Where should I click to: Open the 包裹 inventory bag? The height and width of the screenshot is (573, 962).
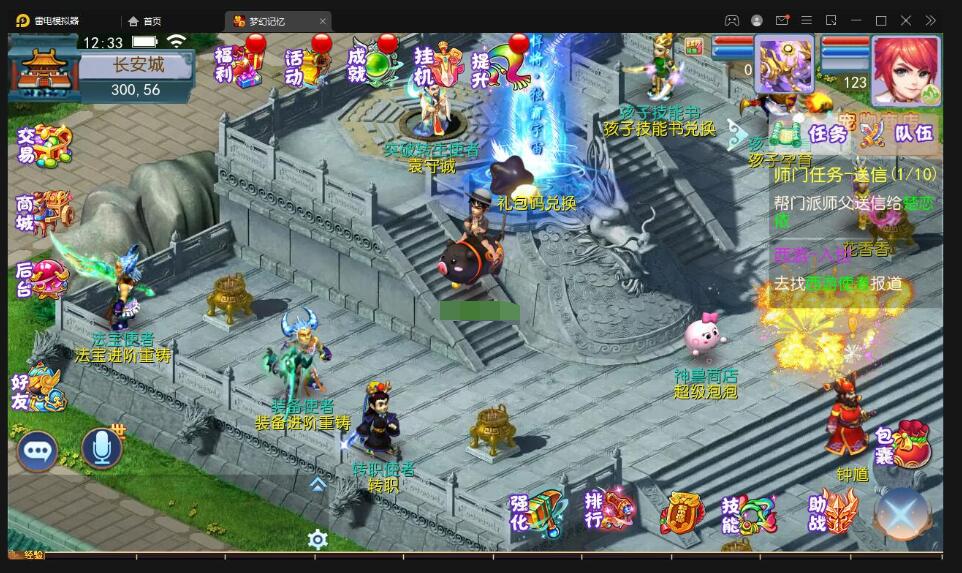(901, 445)
